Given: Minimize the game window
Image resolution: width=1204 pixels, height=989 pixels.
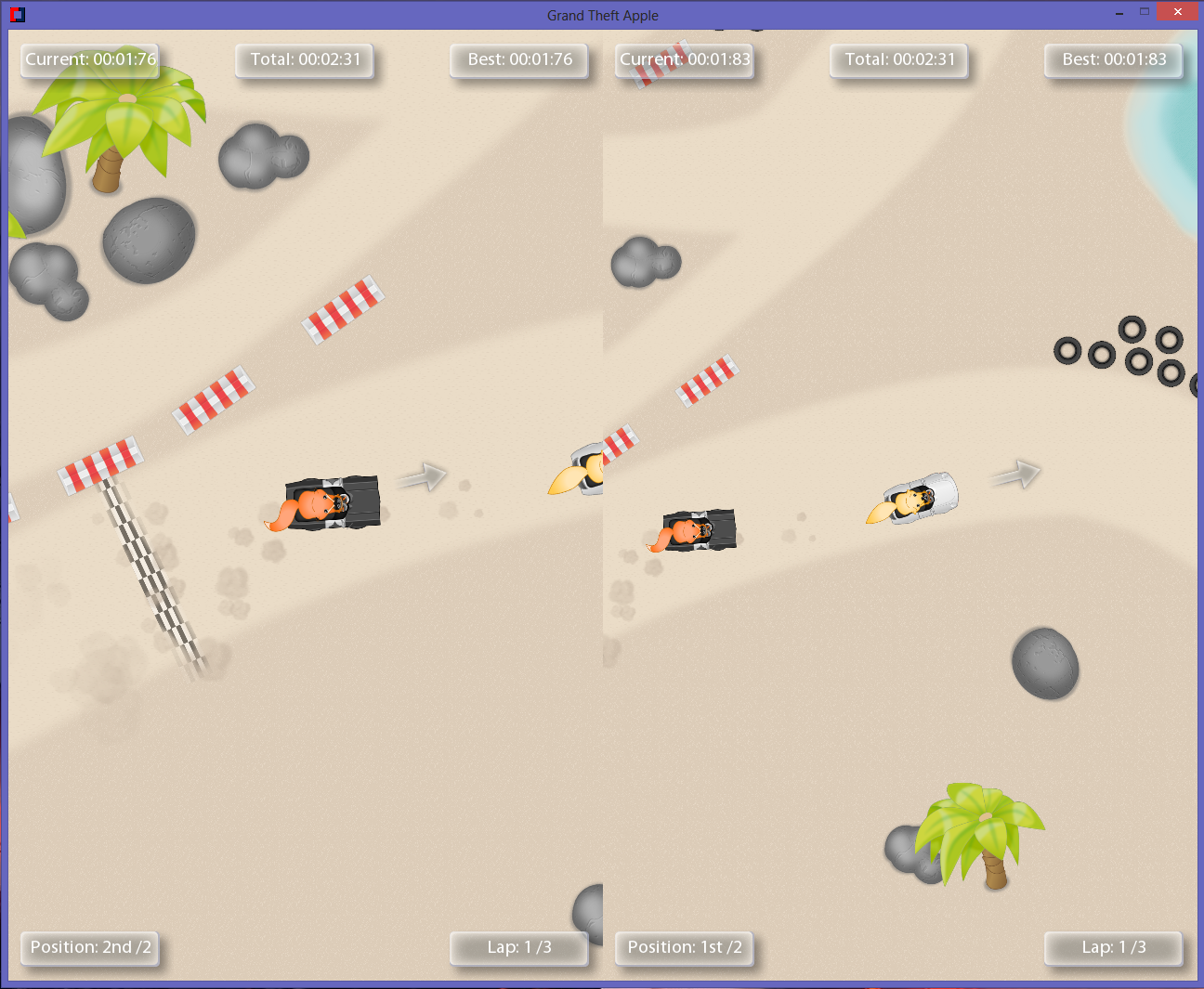Looking at the screenshot, I should tap(1119, 13).
